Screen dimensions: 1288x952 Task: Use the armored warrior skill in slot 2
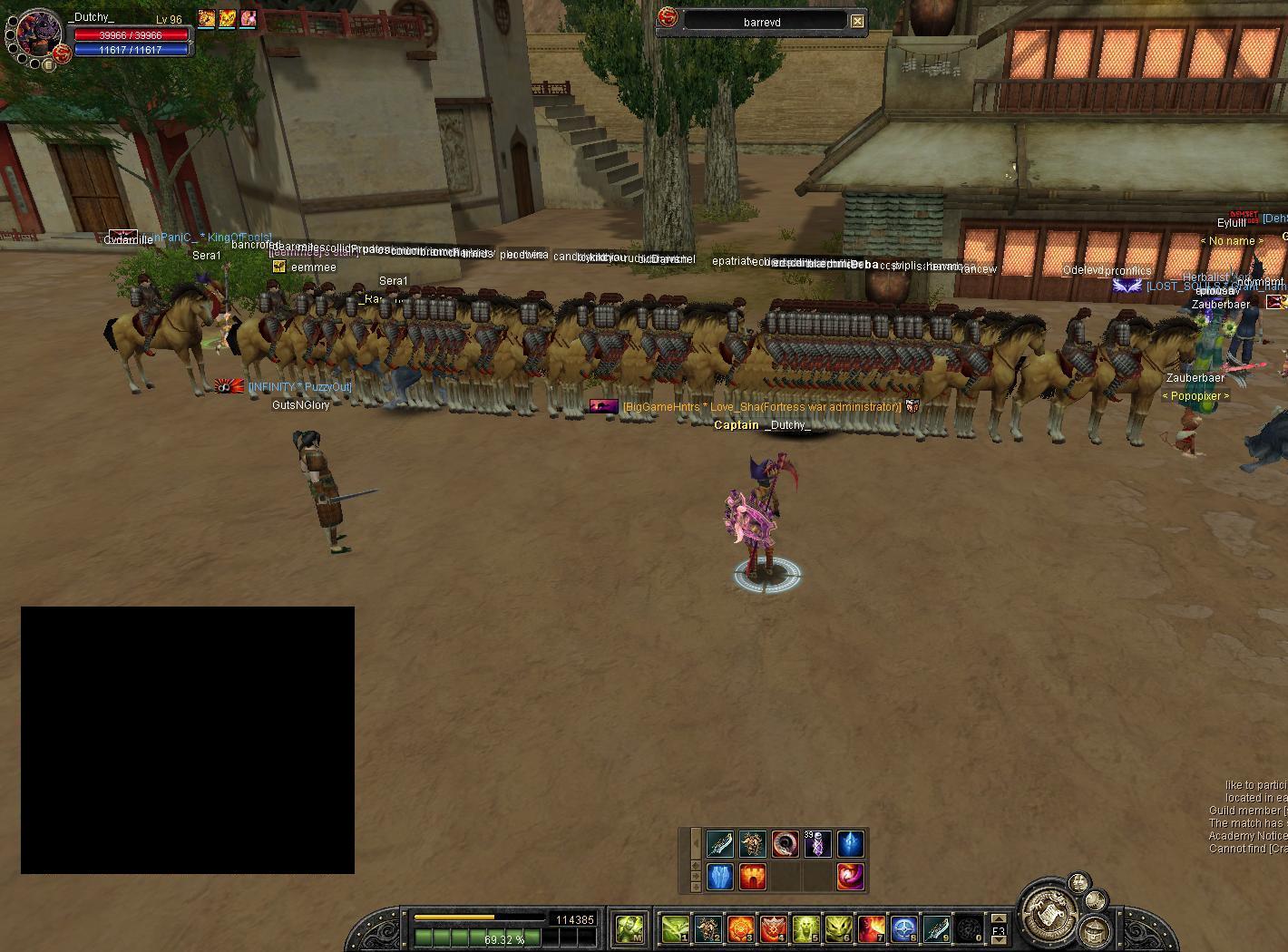(707, 928)
